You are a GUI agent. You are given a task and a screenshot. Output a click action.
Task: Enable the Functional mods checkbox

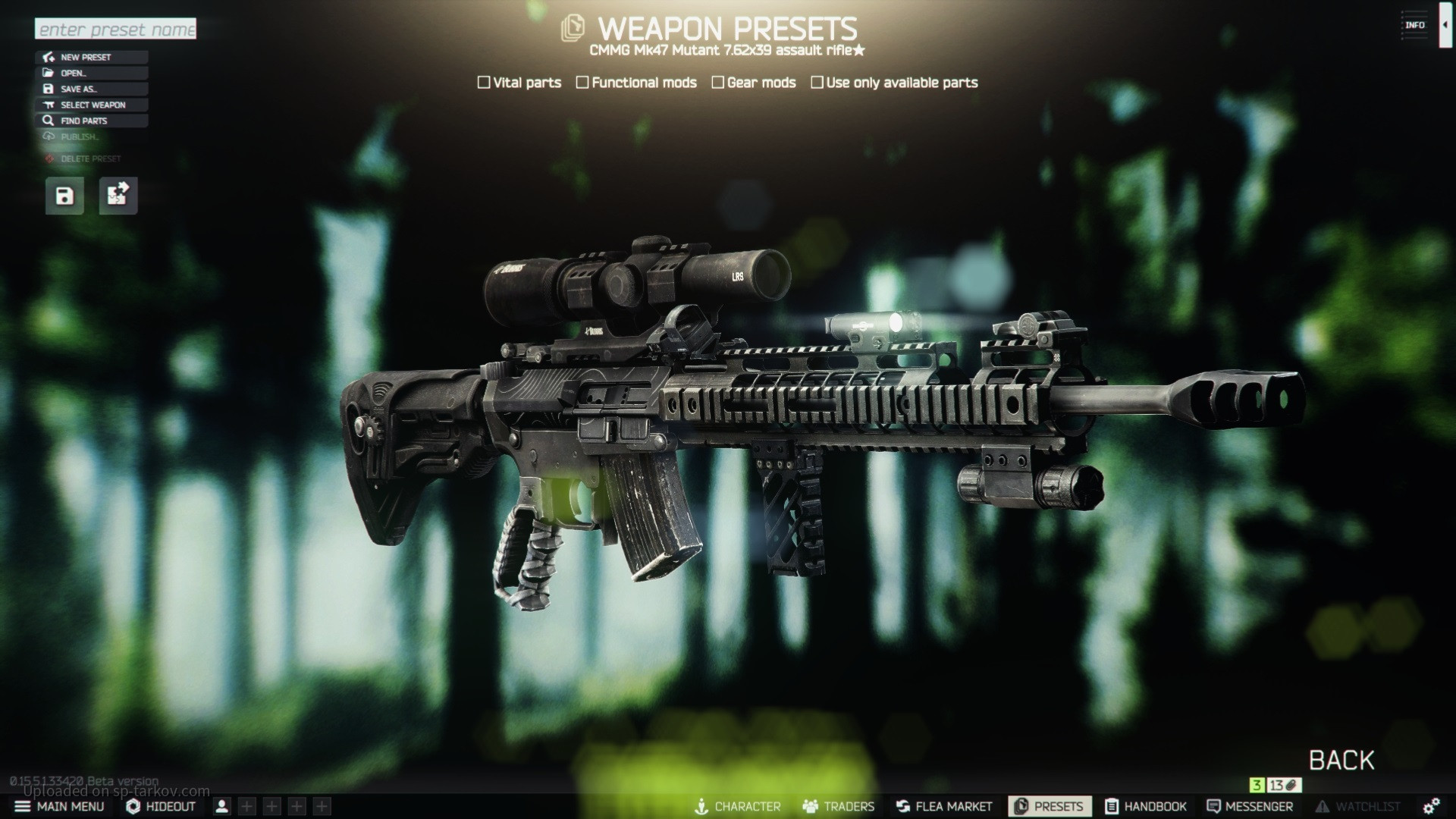coord(582,83)
